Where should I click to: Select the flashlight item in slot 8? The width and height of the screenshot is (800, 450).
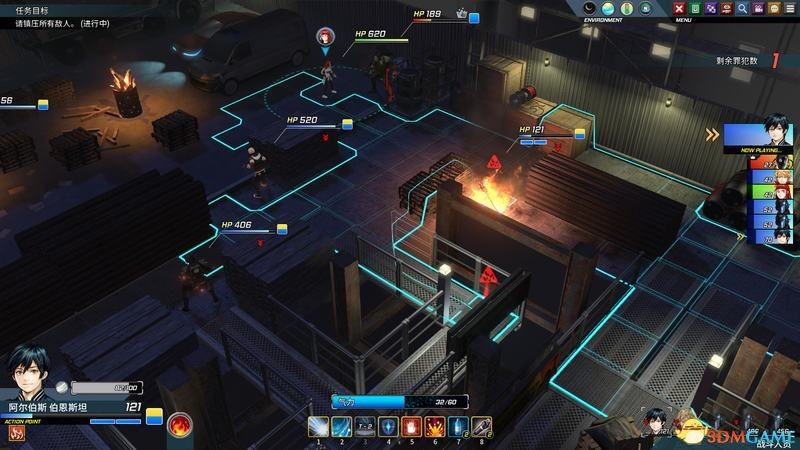481,427
